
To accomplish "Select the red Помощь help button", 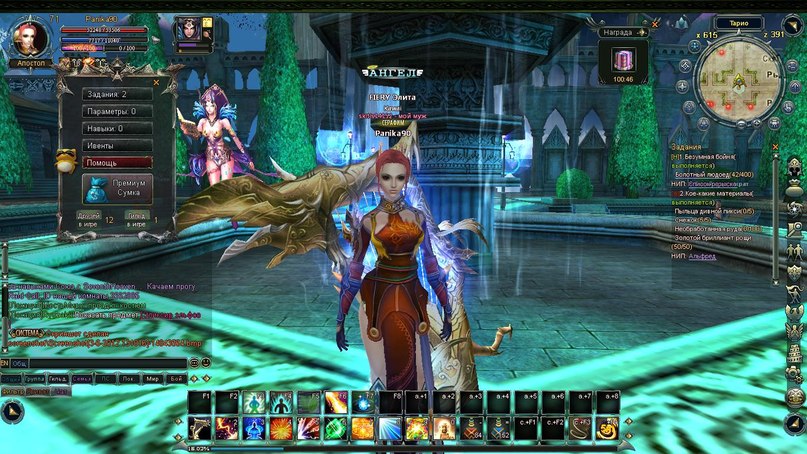I will click(117, 162).
